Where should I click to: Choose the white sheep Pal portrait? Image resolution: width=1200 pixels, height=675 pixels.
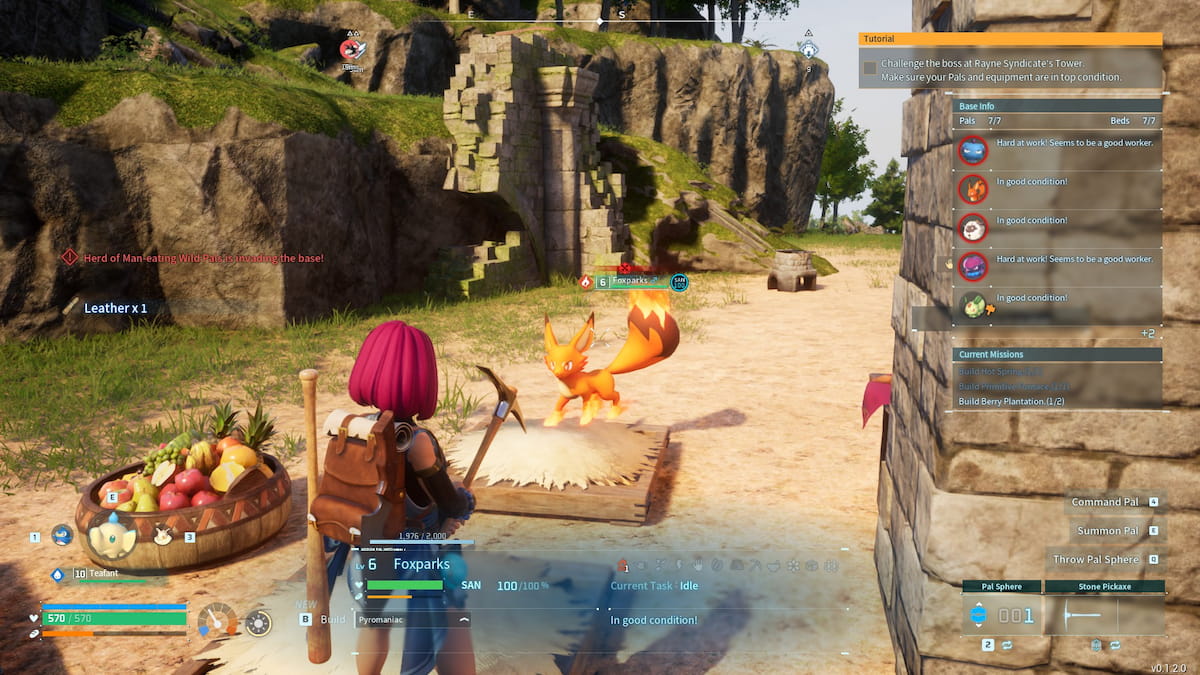click(973, 228)
